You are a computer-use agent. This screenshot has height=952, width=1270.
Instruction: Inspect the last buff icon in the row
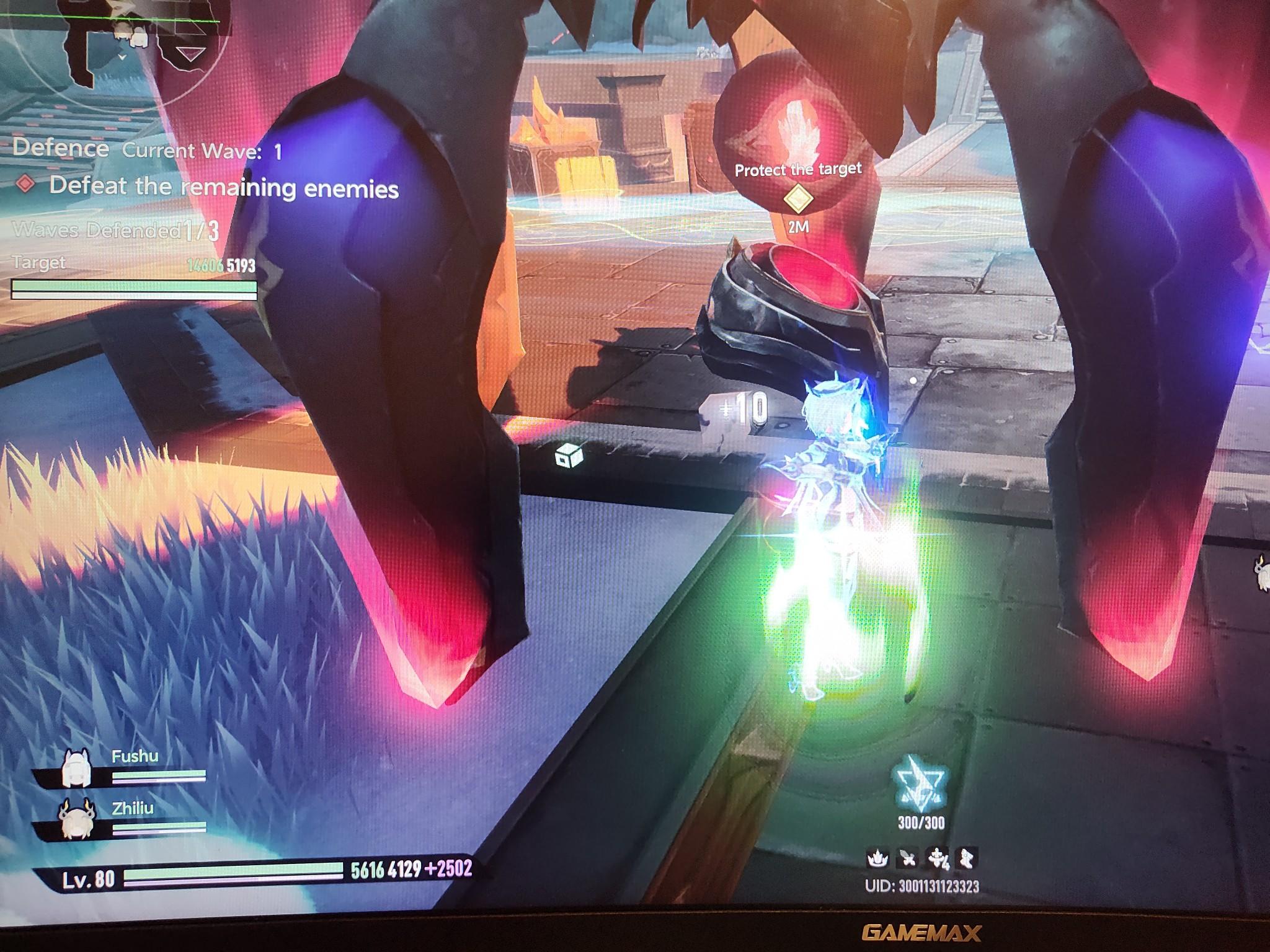[966, 859]
